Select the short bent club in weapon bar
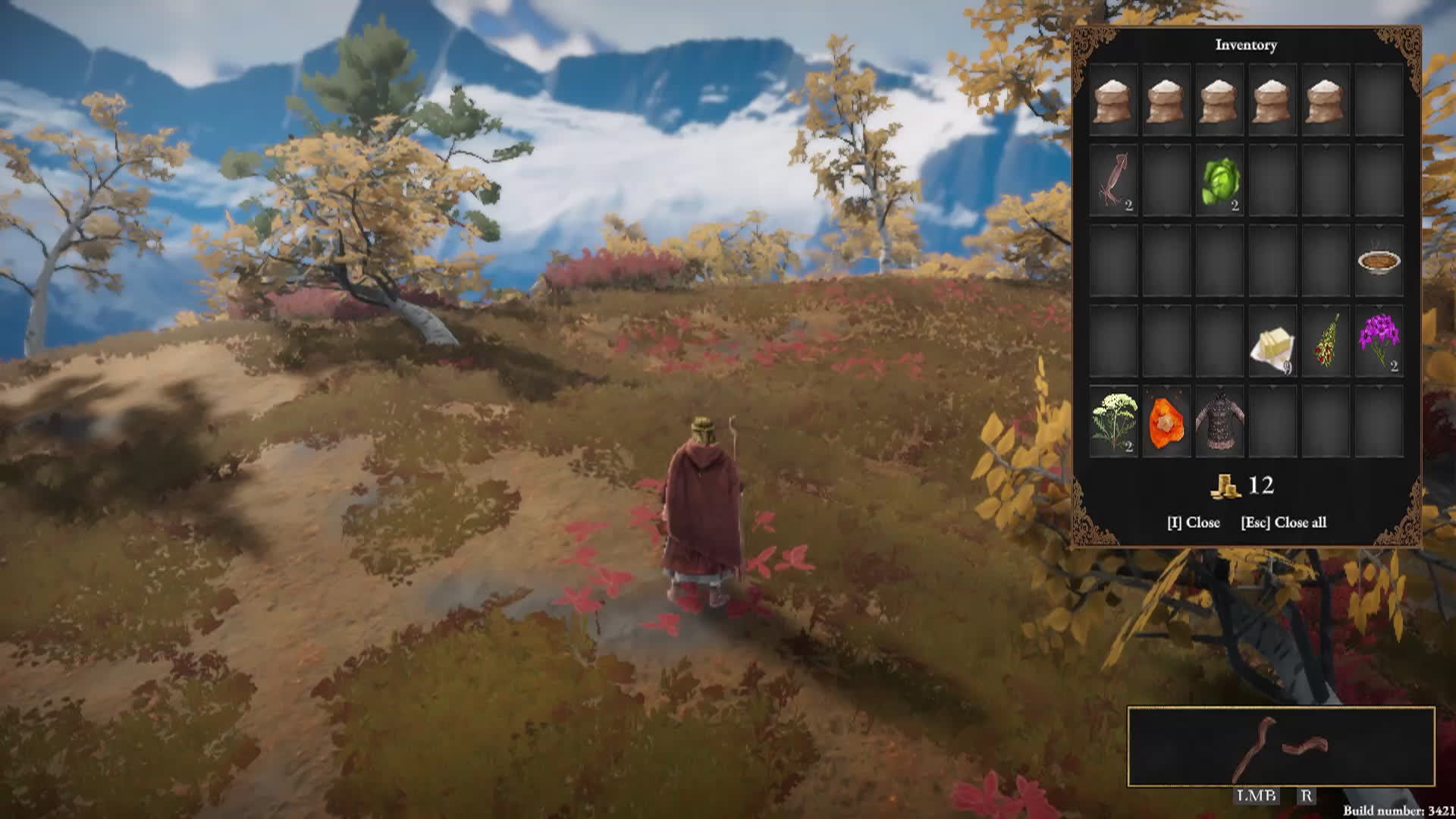1456x819 pixels. [1306, 747]
